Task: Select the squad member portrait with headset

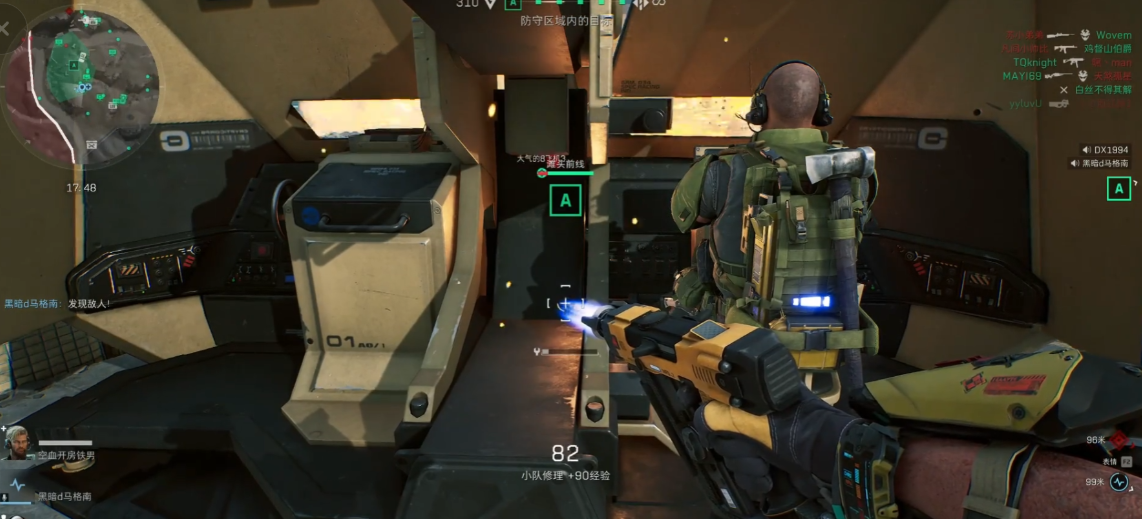Action: click(17, 443)
